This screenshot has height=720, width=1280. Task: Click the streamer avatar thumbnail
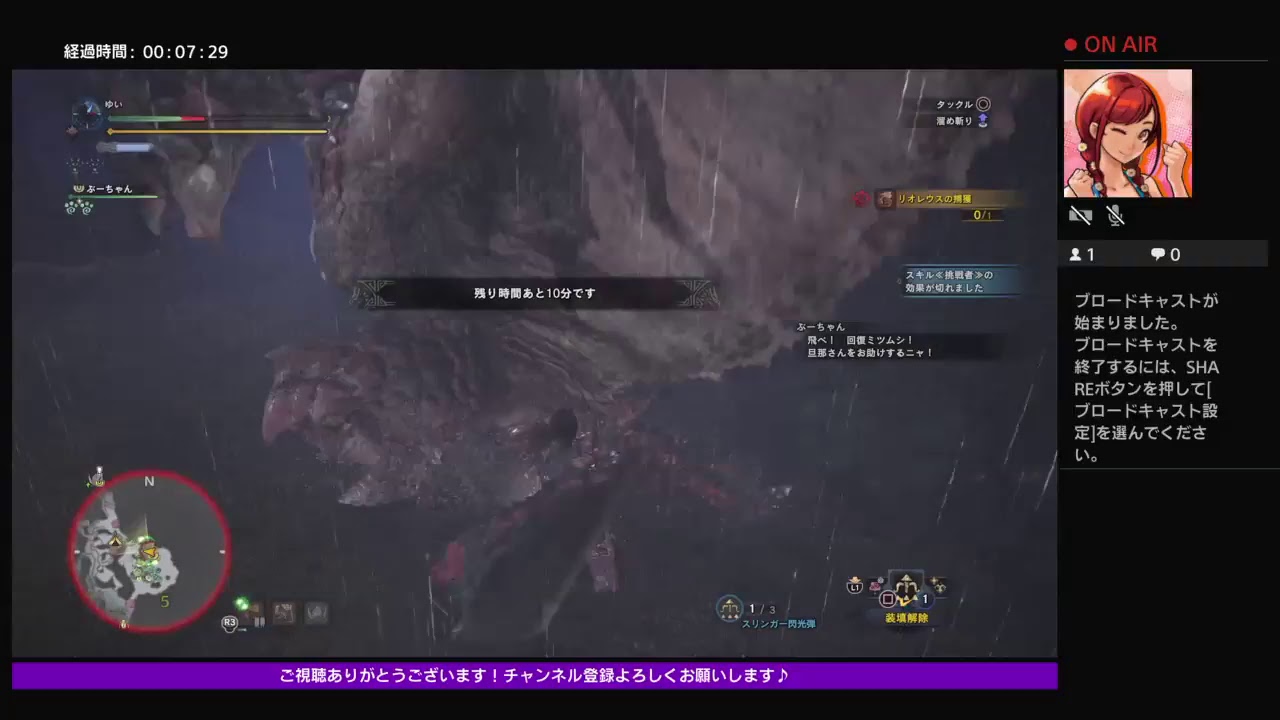[1128, 133]
